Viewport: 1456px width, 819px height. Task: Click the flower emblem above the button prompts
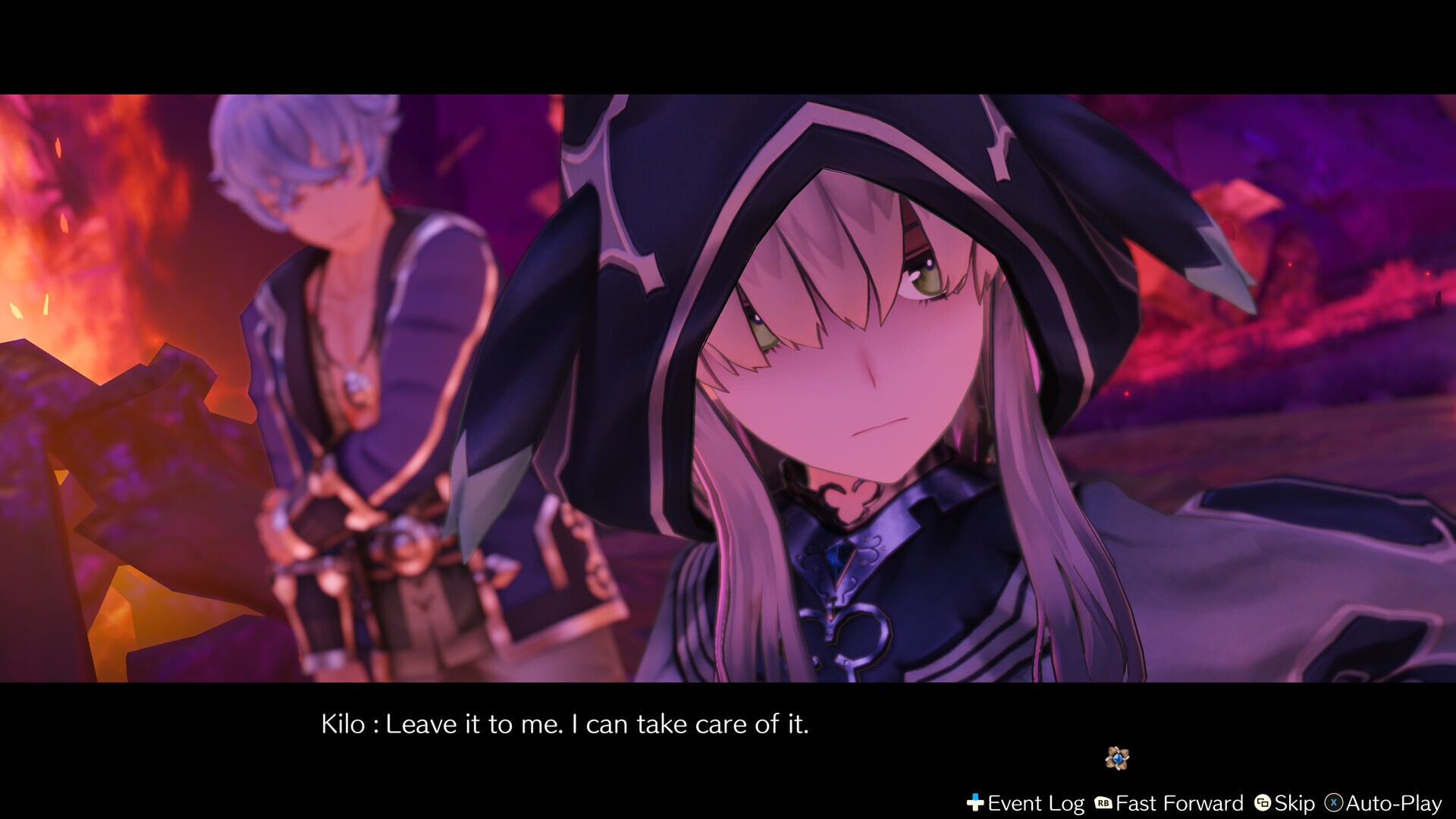pyautogui.click(x=1117, y=758)
